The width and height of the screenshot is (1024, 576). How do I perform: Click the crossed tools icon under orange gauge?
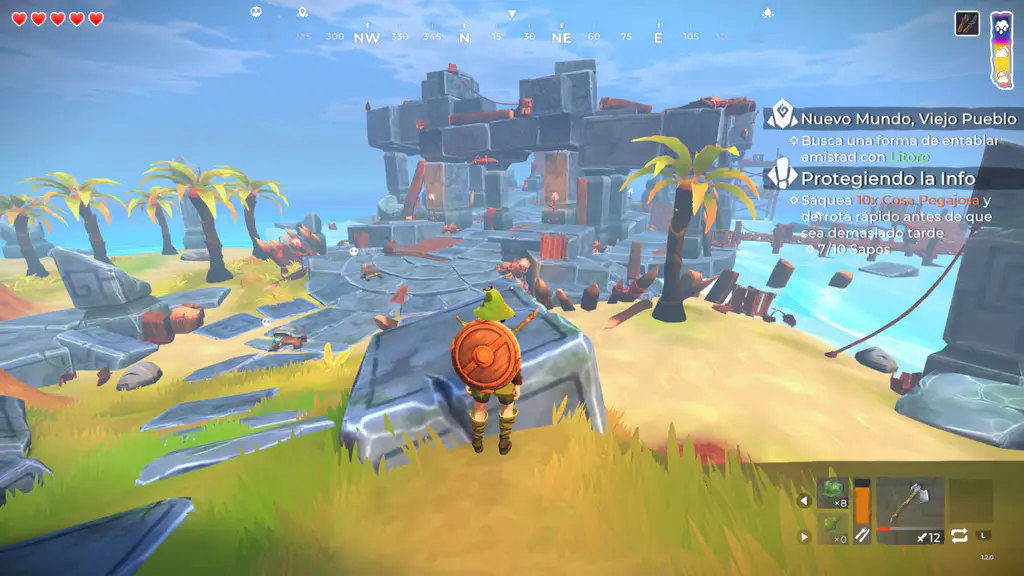pos(862,536)
